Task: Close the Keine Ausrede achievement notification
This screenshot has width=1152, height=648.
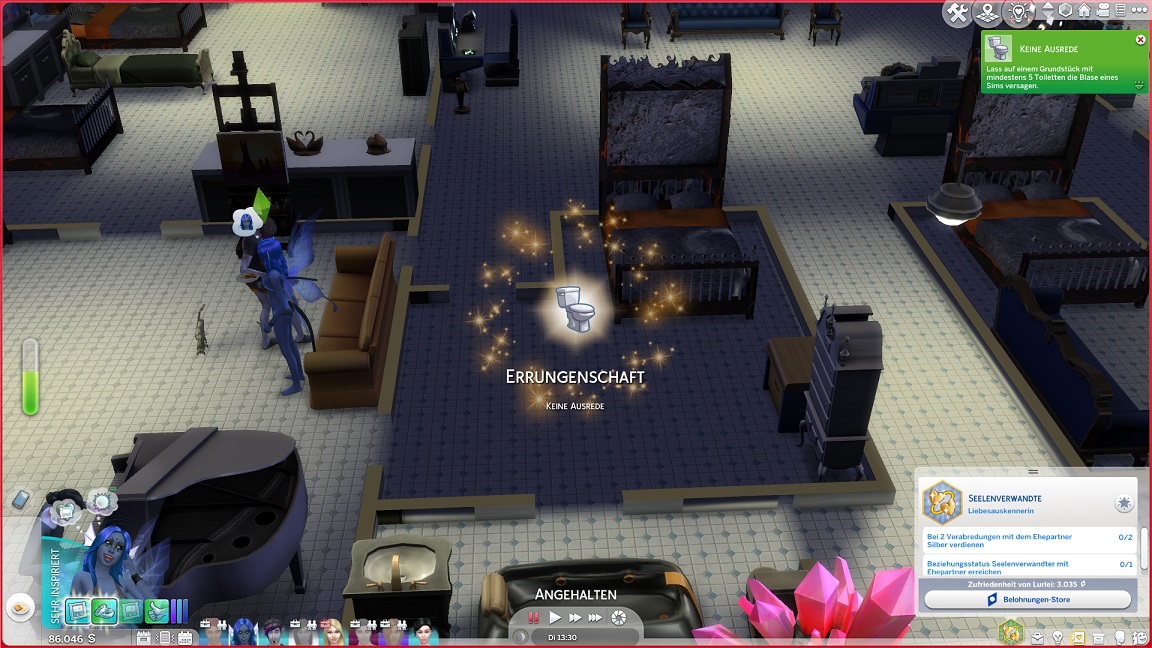Action: 1140,40
